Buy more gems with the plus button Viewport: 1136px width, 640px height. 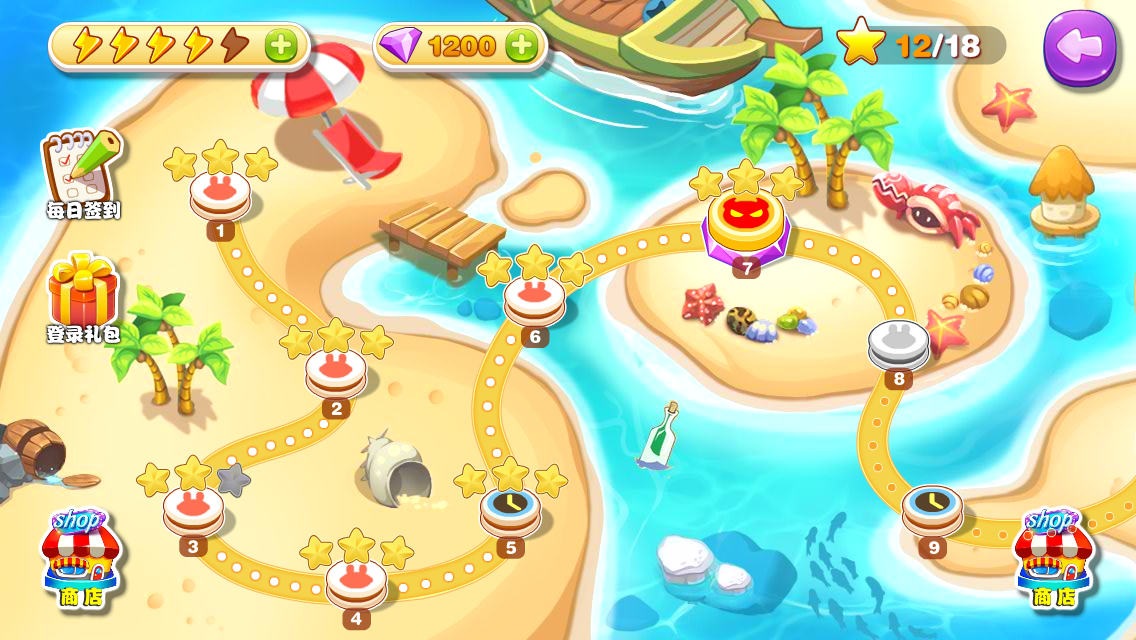click(x=521, y=45)
